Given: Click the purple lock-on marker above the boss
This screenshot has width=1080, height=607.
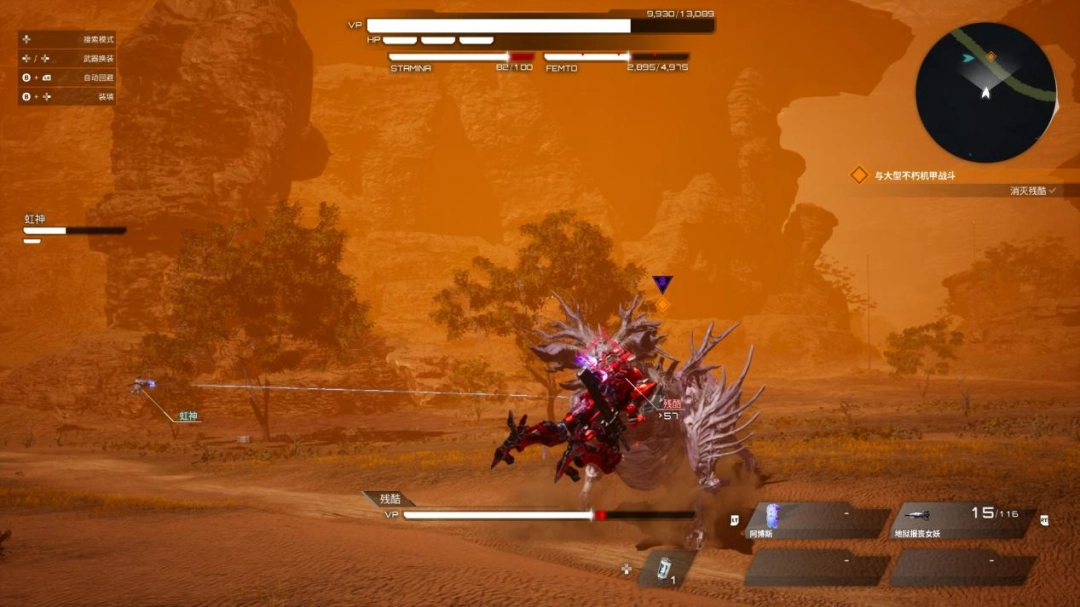Looking at the screenshot, I should tap(662, 283).
